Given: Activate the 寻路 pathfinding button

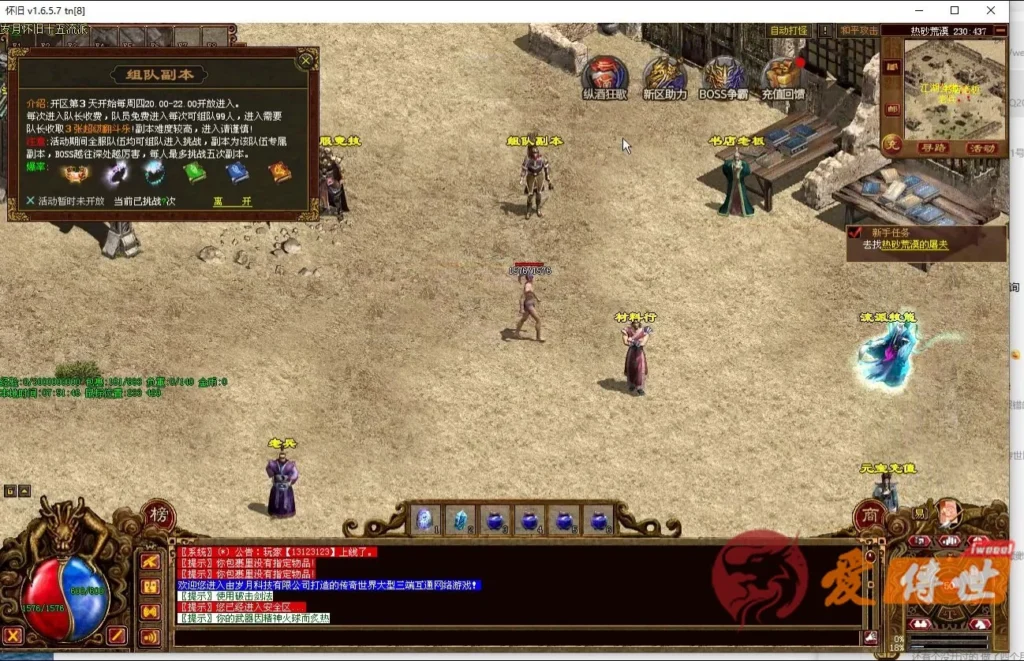Looking at the screenshot, I should tap(932, 147).
